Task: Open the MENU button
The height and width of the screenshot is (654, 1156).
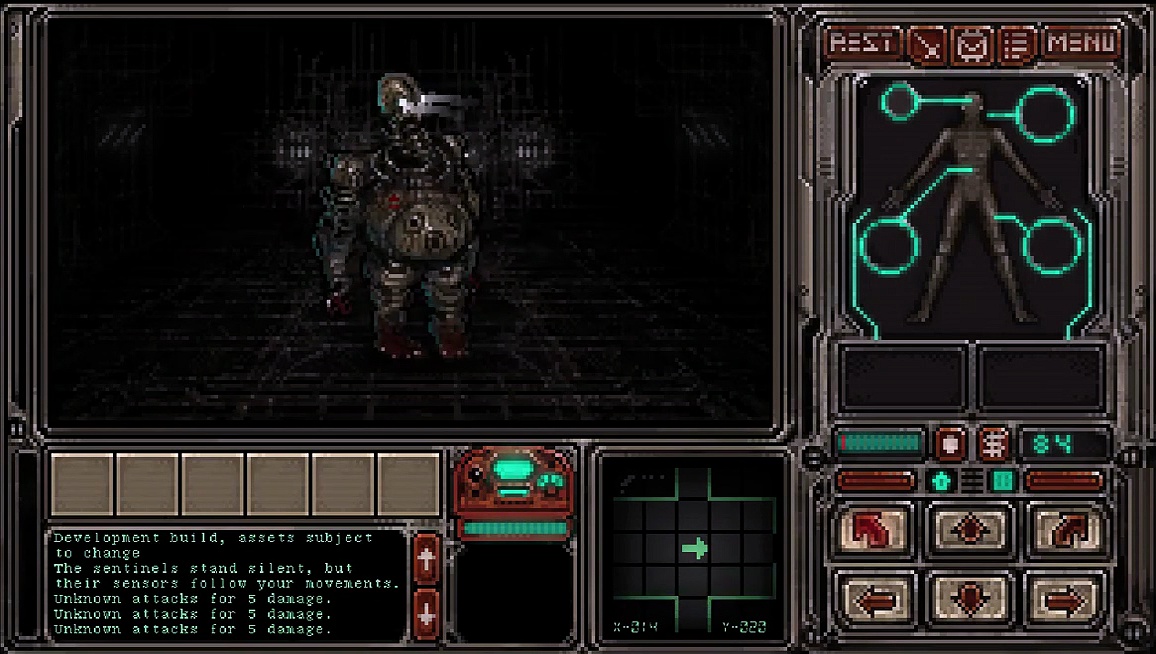Action: tap(1081, 43)
